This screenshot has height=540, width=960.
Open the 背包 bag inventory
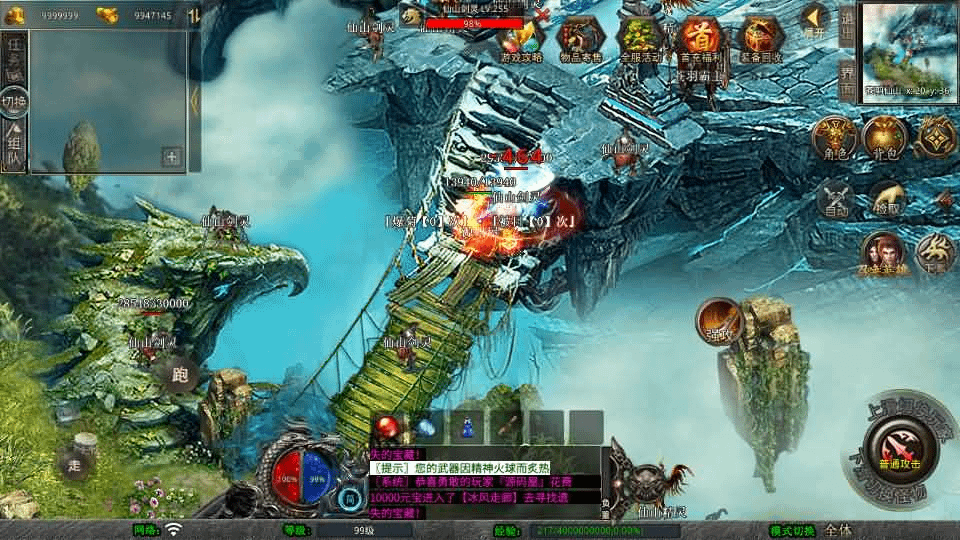pyautogui.click(x=885, y=138)
